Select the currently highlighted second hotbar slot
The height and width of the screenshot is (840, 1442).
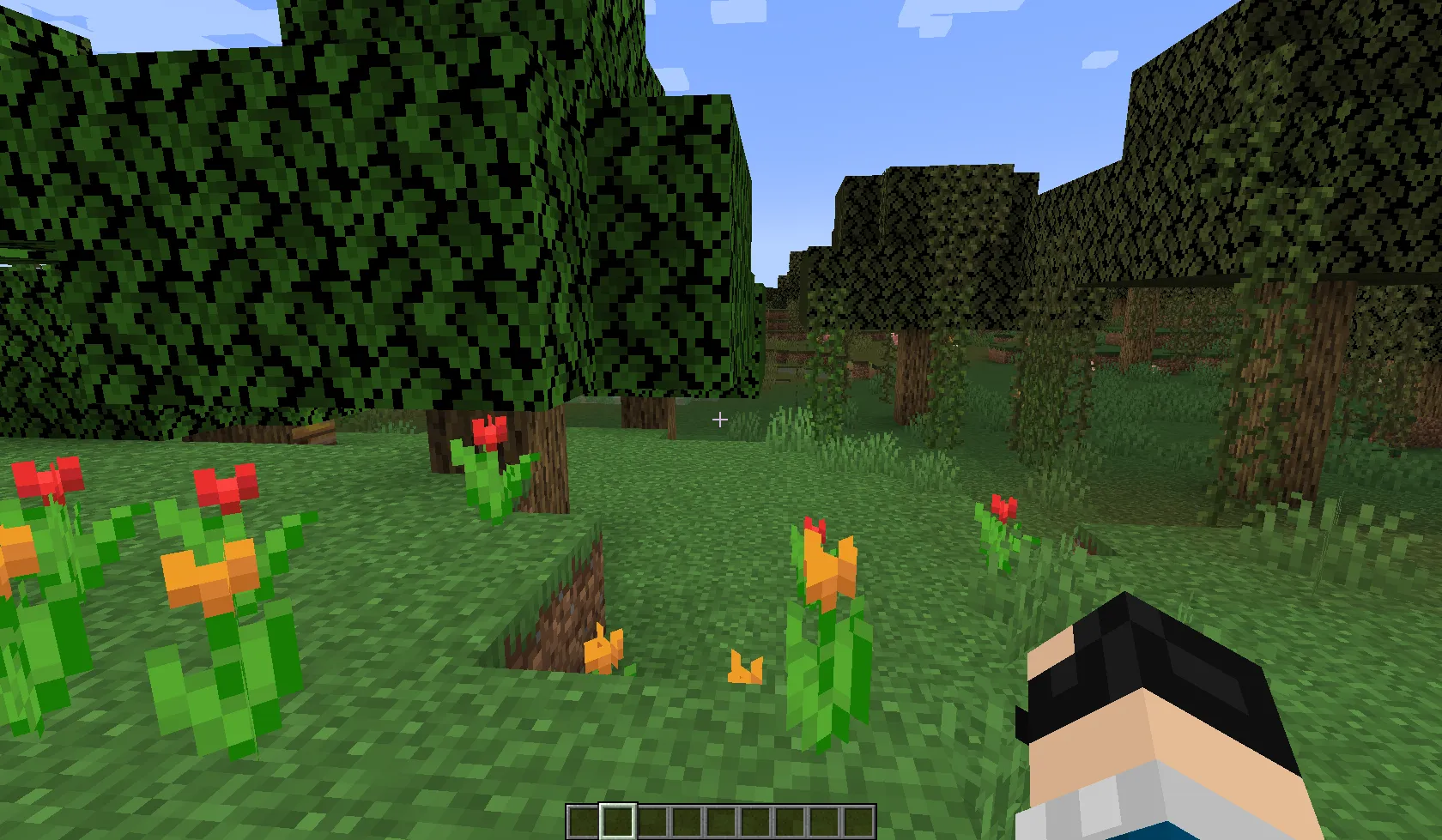[x=616, y=821]
